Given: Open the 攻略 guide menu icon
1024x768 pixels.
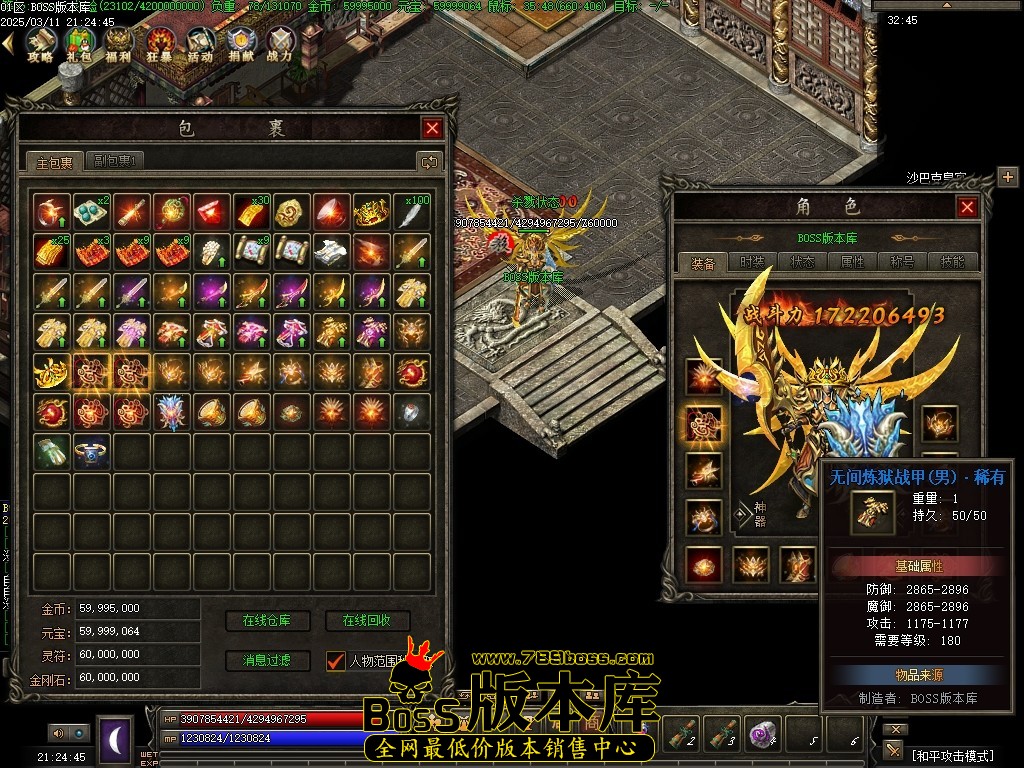Looking at the screenshot, I should [40, 43].
